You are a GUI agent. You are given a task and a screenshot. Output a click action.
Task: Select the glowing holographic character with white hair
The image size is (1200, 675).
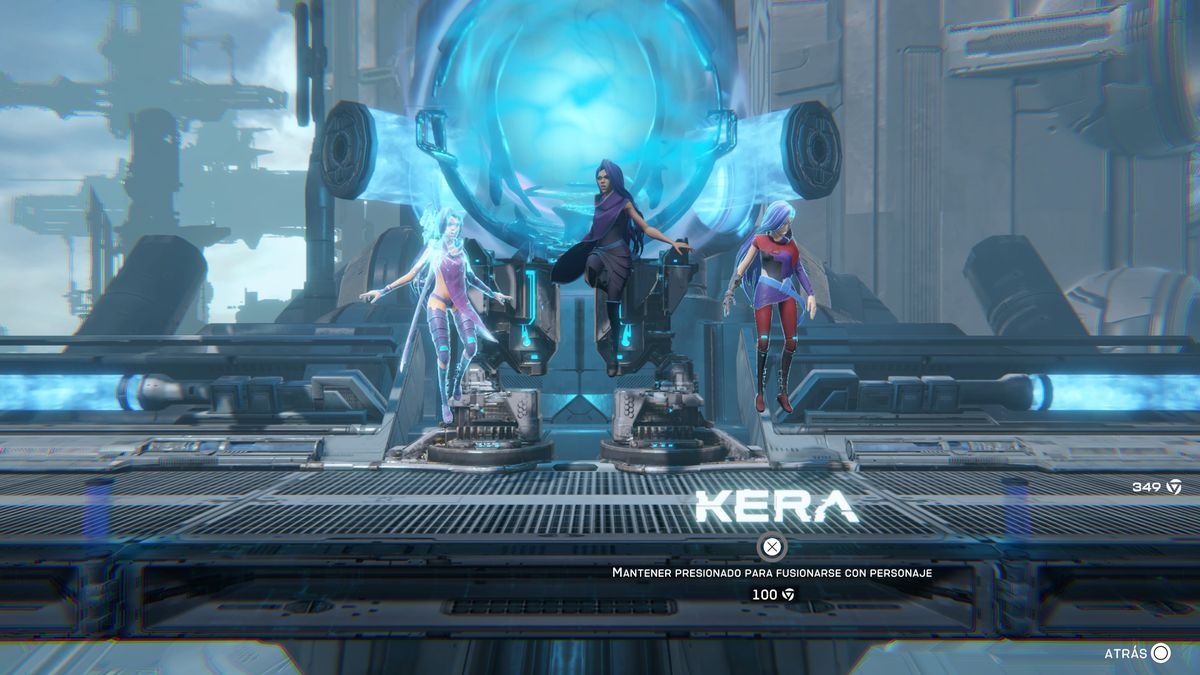[x=445, y=300]
